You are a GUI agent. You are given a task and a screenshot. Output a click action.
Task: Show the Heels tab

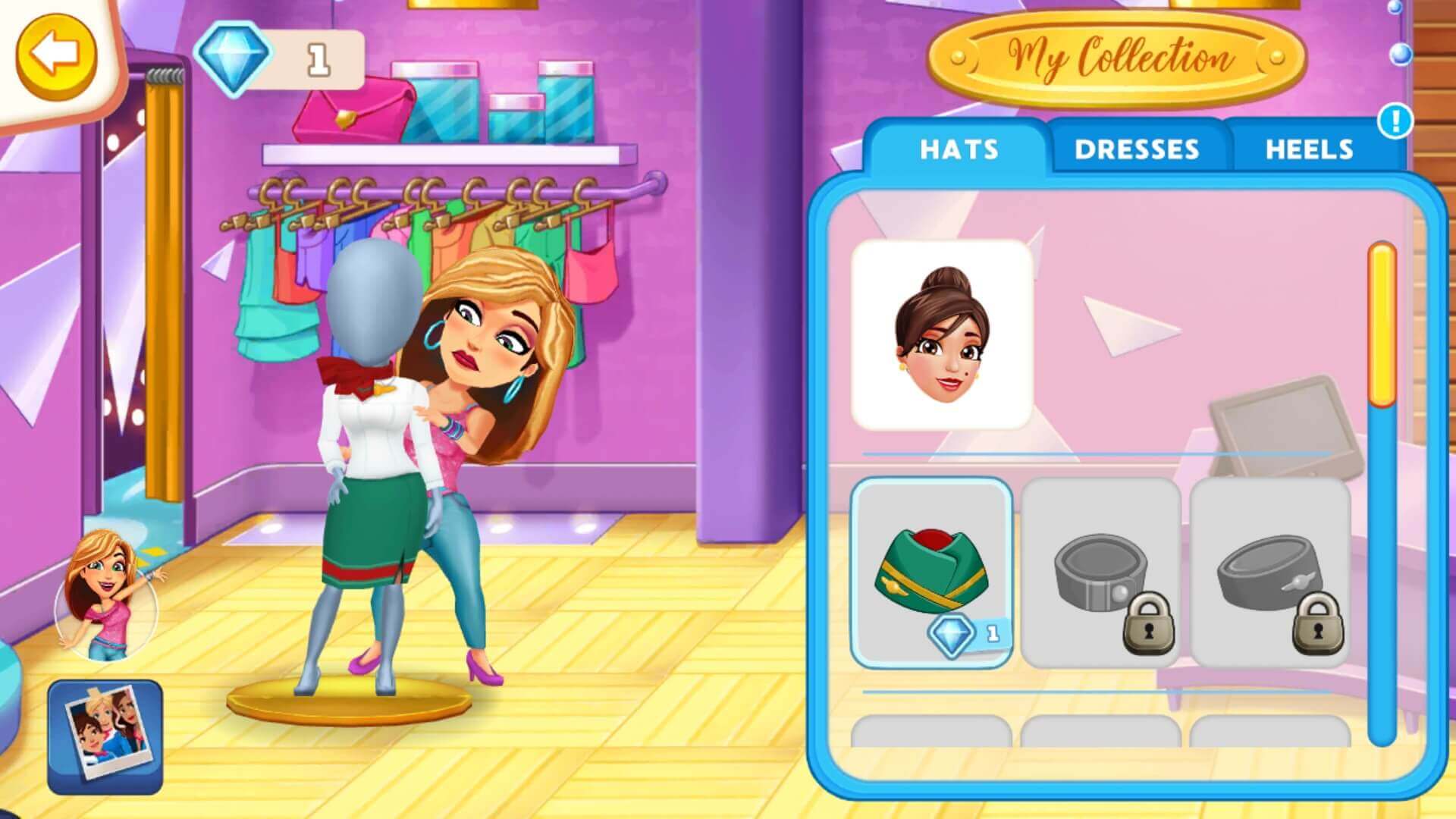1309,149
